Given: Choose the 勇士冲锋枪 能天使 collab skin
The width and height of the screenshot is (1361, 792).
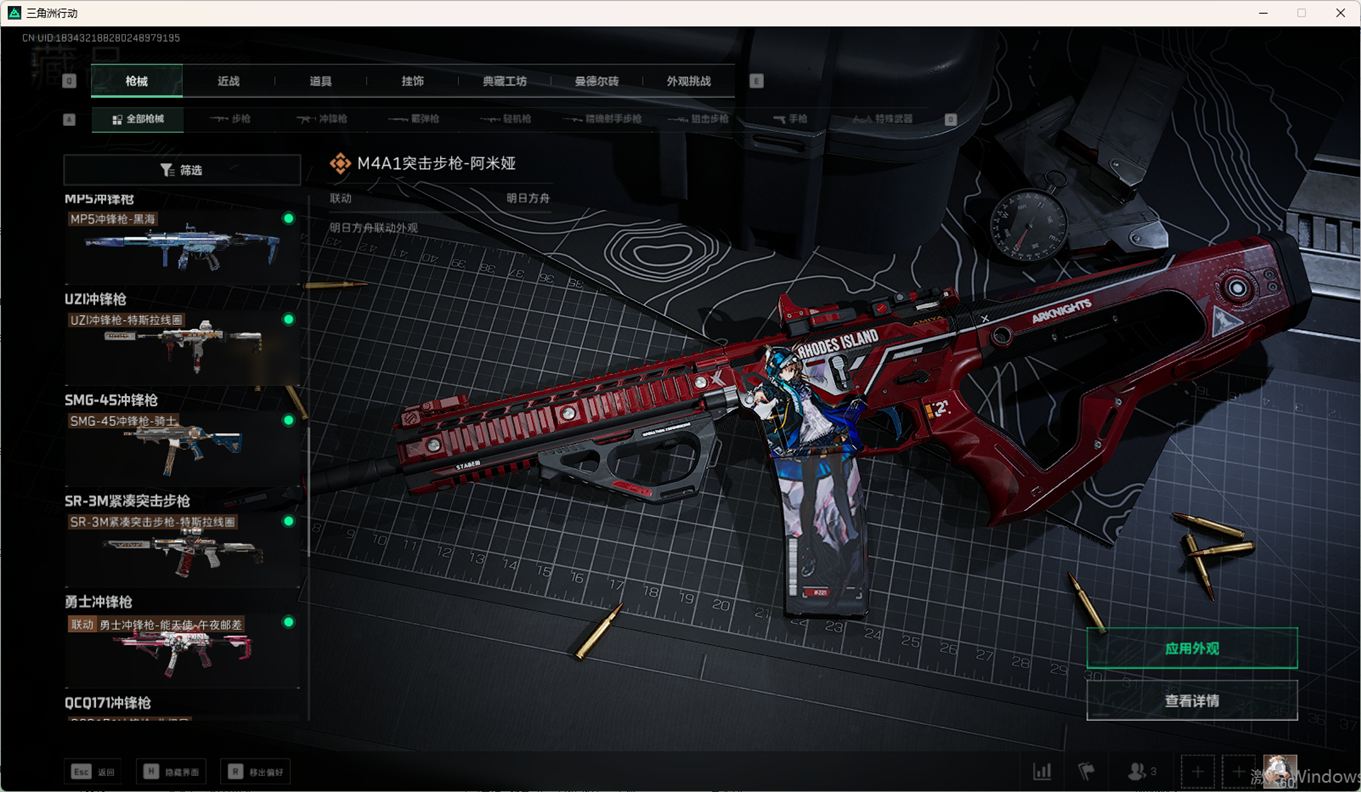Looking at the screenshot, I should [182, 650].
